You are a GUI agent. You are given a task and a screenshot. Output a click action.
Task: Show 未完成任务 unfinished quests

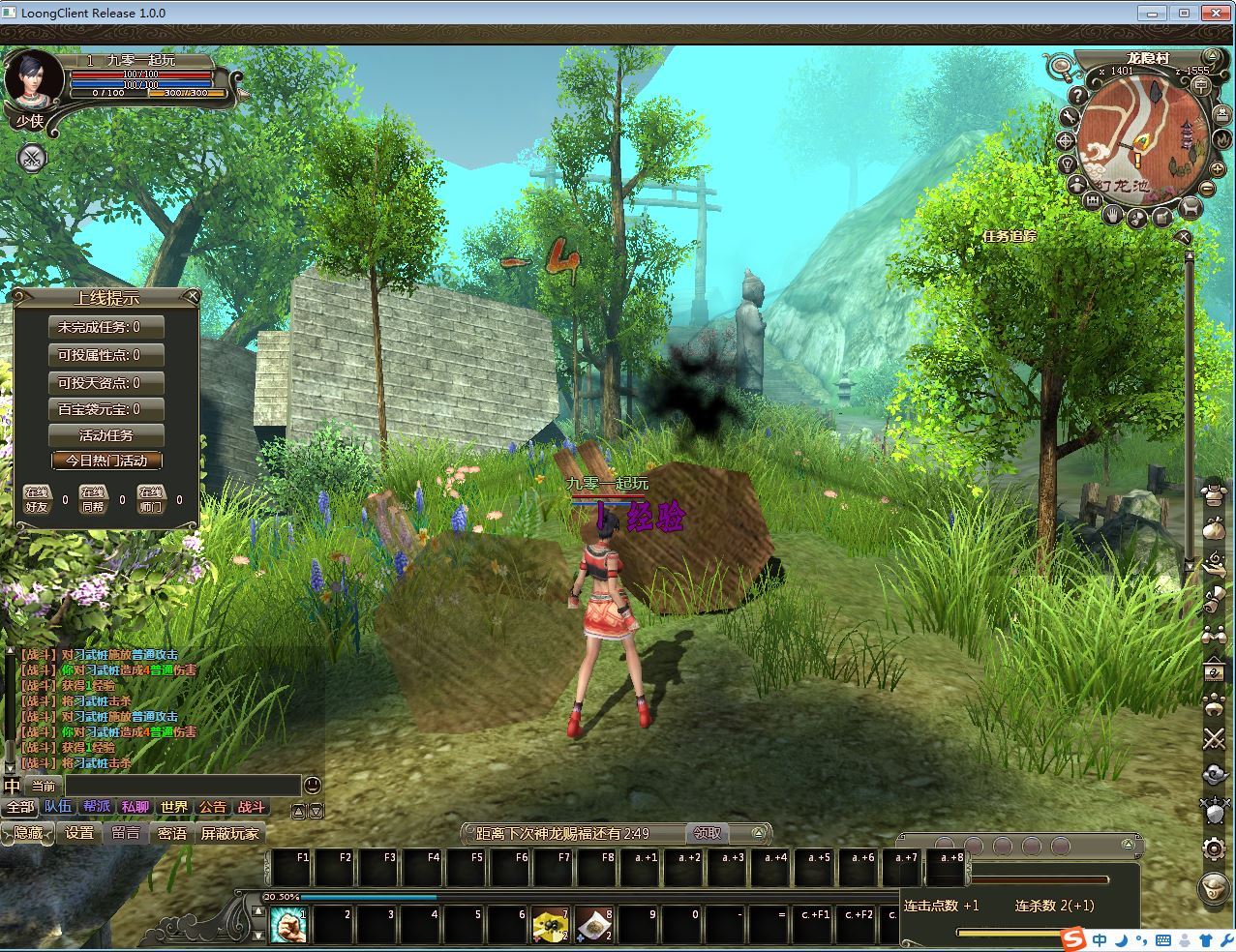coord(106,327)
